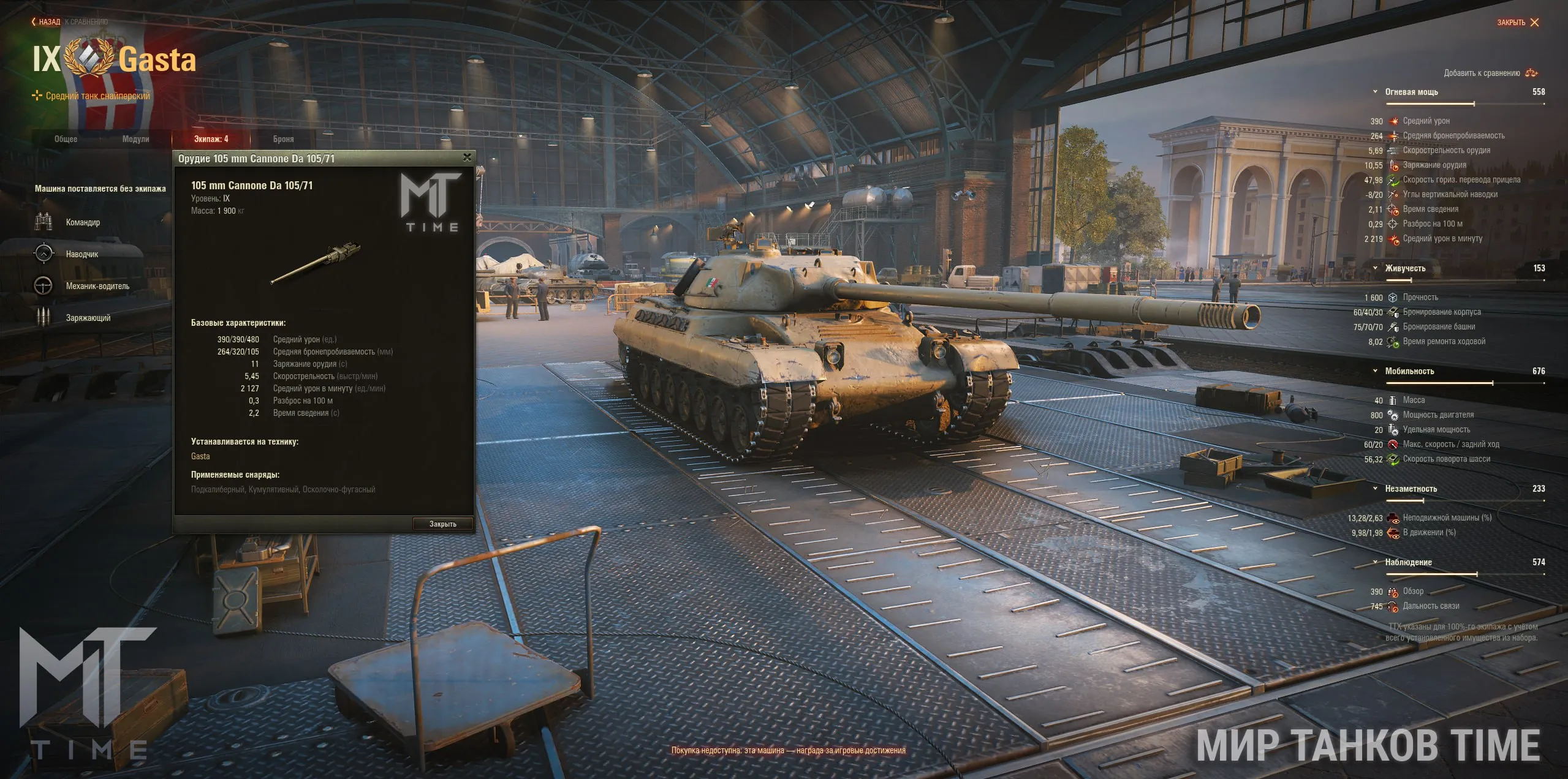Pick the Заряжающий crew member
The height and width of the screenshot is (779, 1568).
(x=88, y=318)
